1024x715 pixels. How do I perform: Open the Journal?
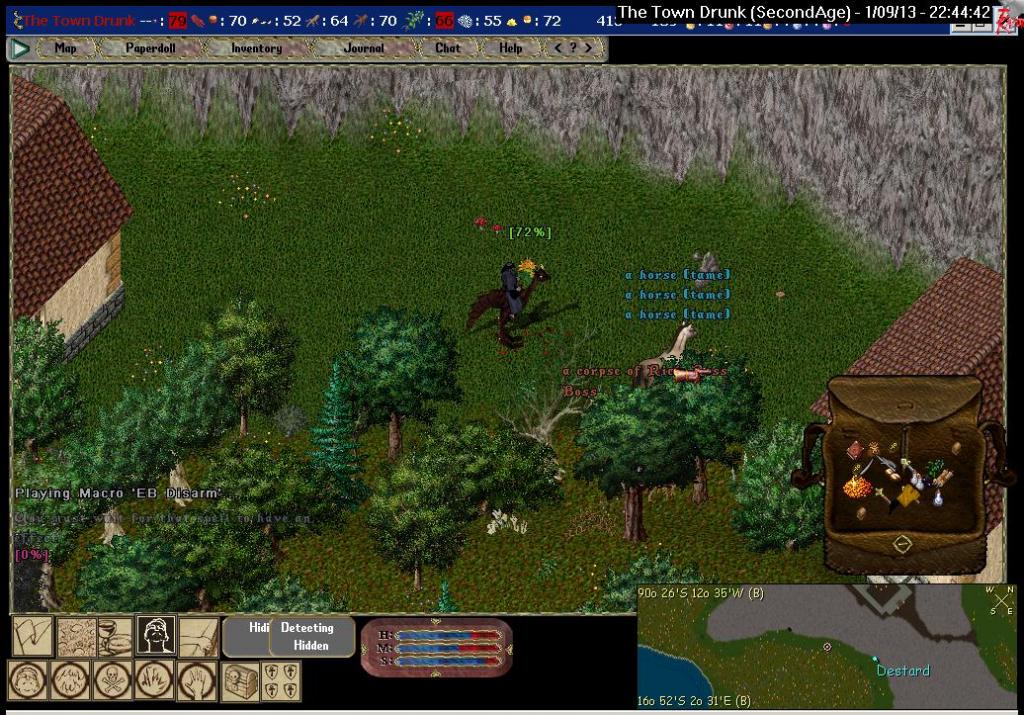tap(363, 48)
